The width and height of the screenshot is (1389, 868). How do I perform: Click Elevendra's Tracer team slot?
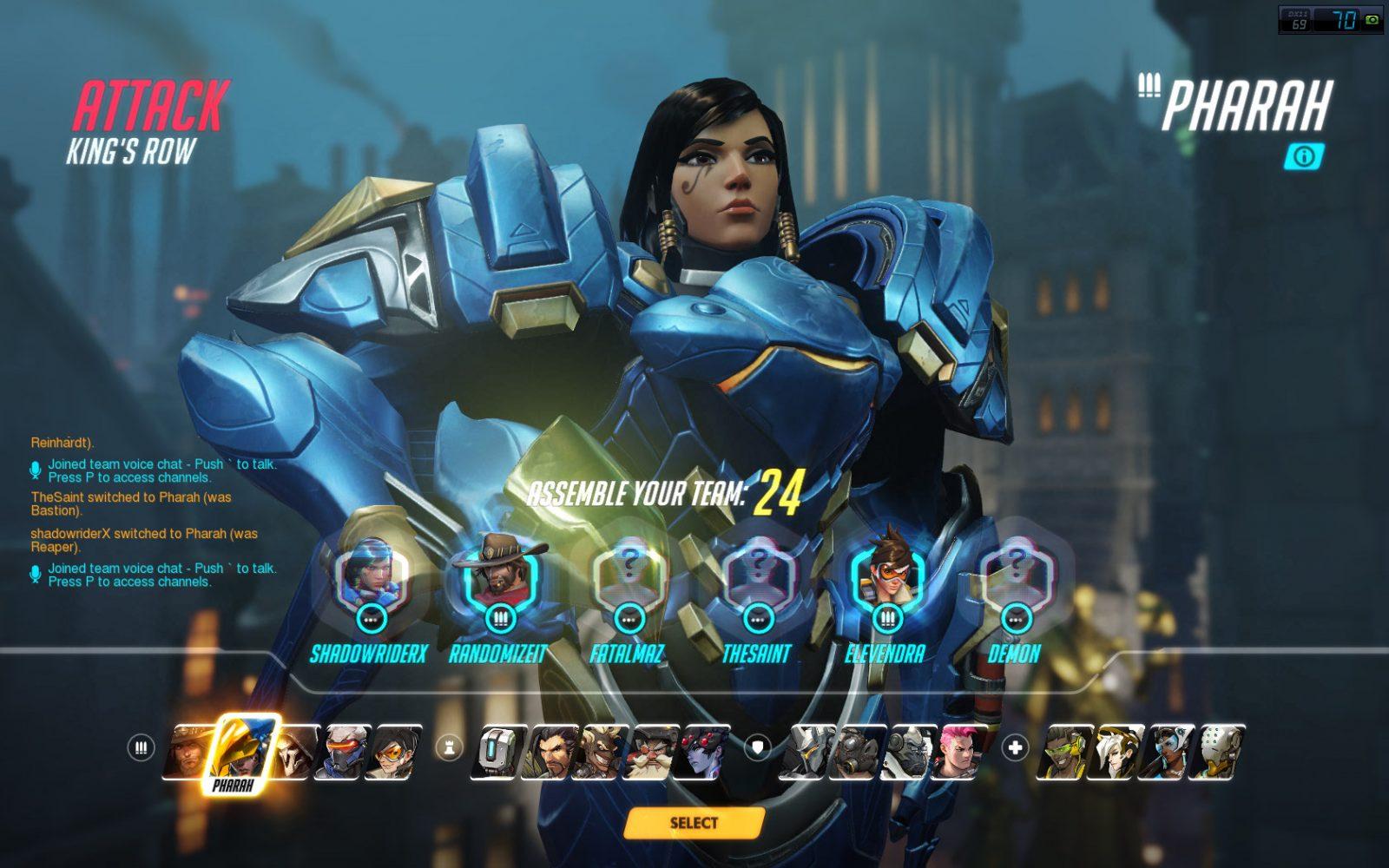pyautogui.click(x=885, y=577)
